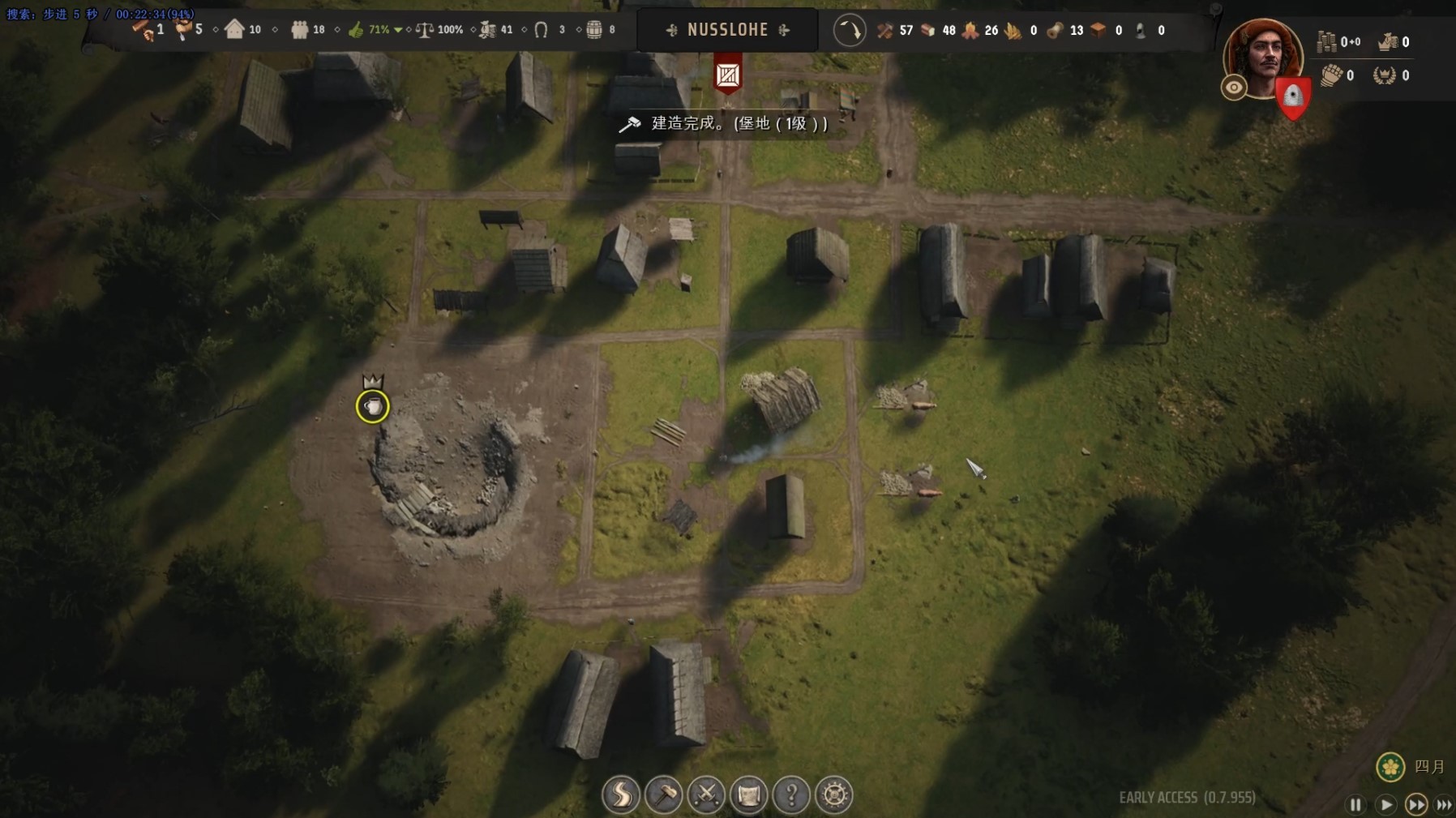1456x818 pixels.
Task: Open the crossed swords army panel
Action: [706, 794]
